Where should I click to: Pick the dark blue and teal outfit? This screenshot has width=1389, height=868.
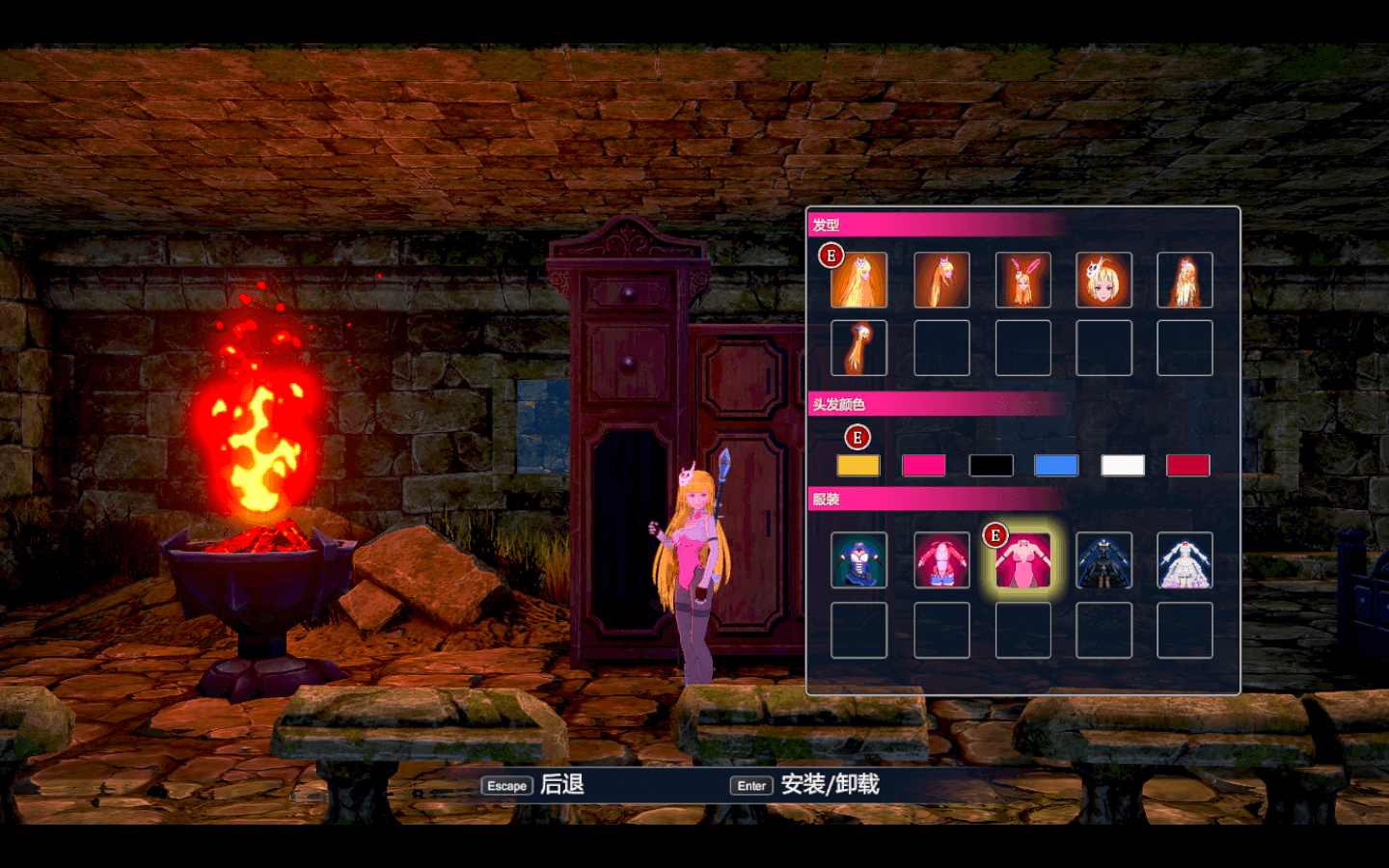coord(858,561)
